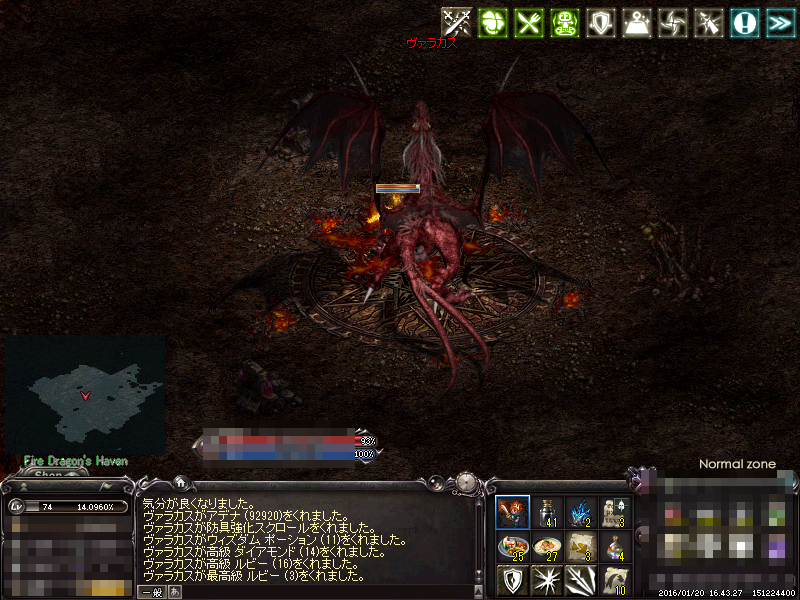Select the red-haired warrior hotbar slot
Viewport: 800px width, 600px height.
point(512,512)
